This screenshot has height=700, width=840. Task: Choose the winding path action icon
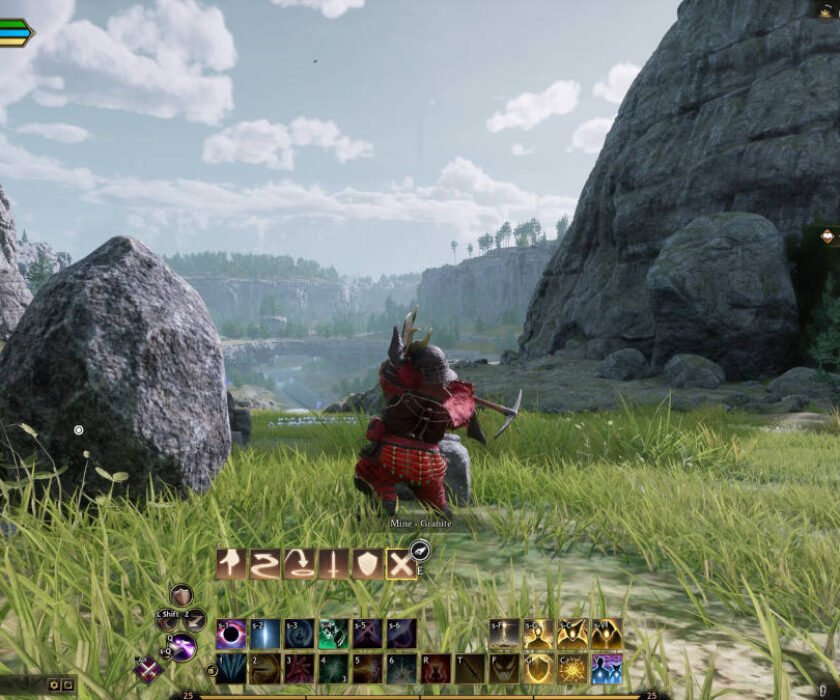click(265, 565)
